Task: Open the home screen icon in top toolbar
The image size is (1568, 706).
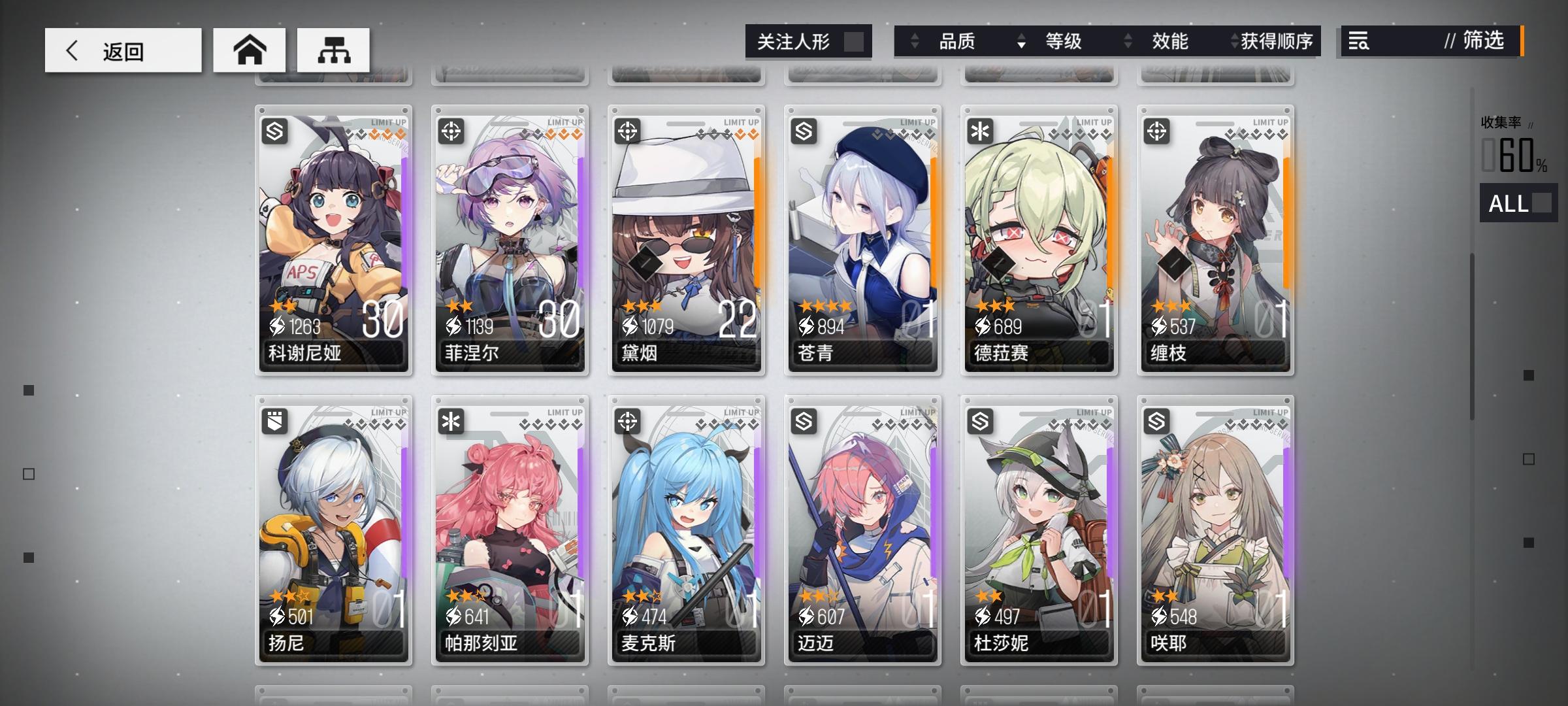Action: (250, 49)
